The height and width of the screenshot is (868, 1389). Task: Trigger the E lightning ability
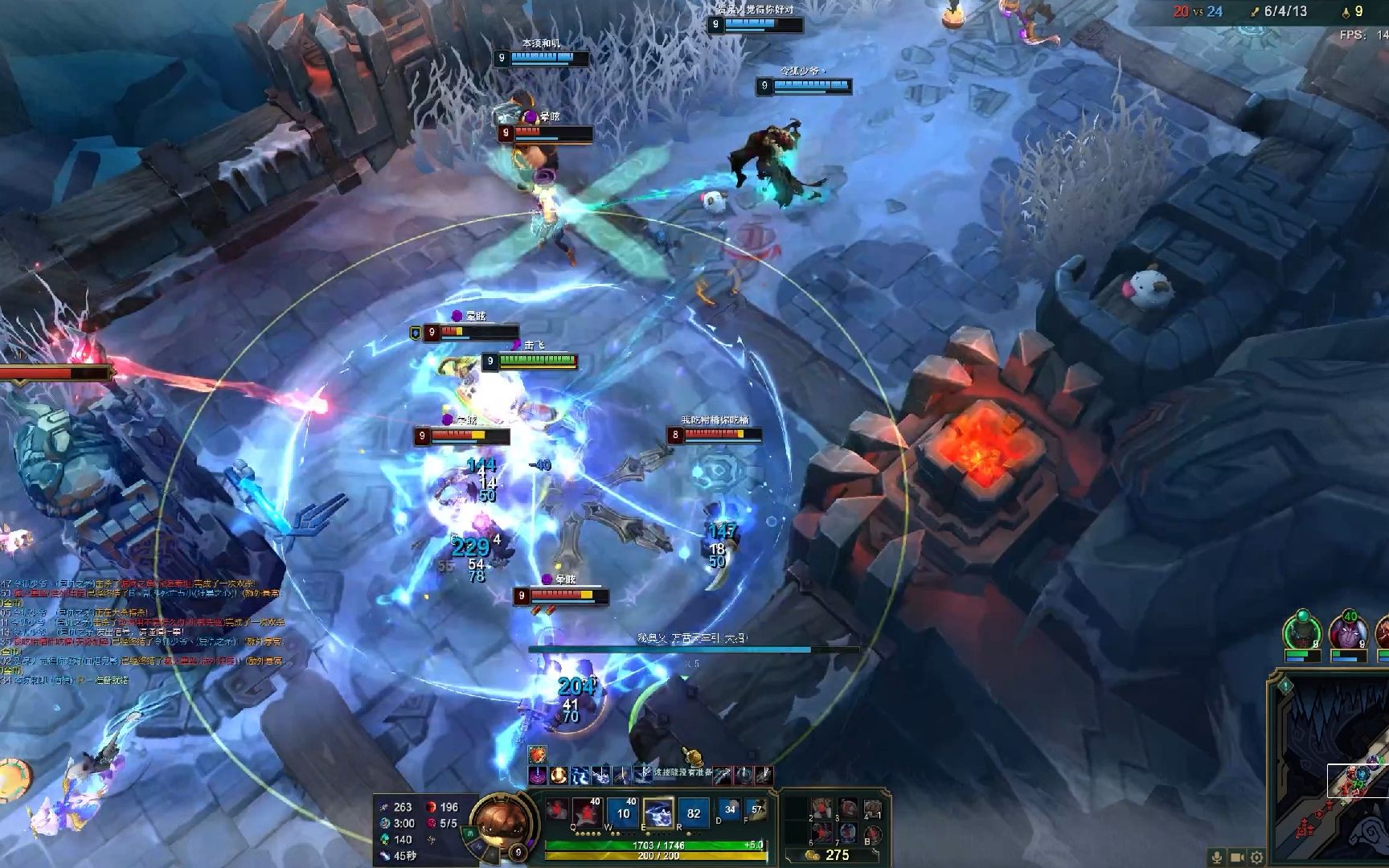tap(658, 813)
